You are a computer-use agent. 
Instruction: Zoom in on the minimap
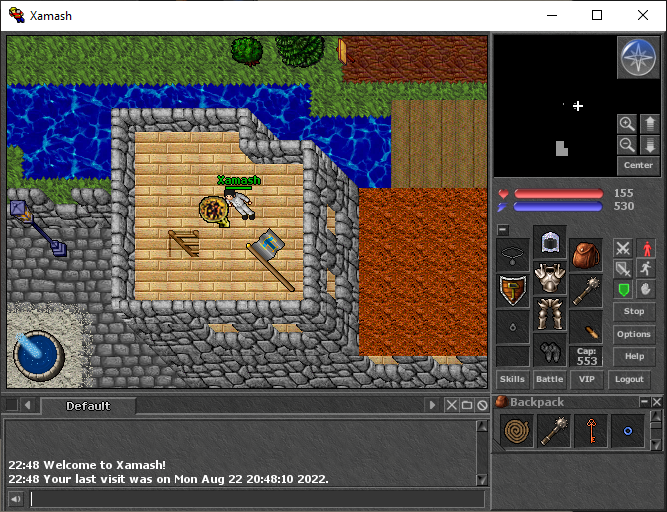tap(627, 124)
